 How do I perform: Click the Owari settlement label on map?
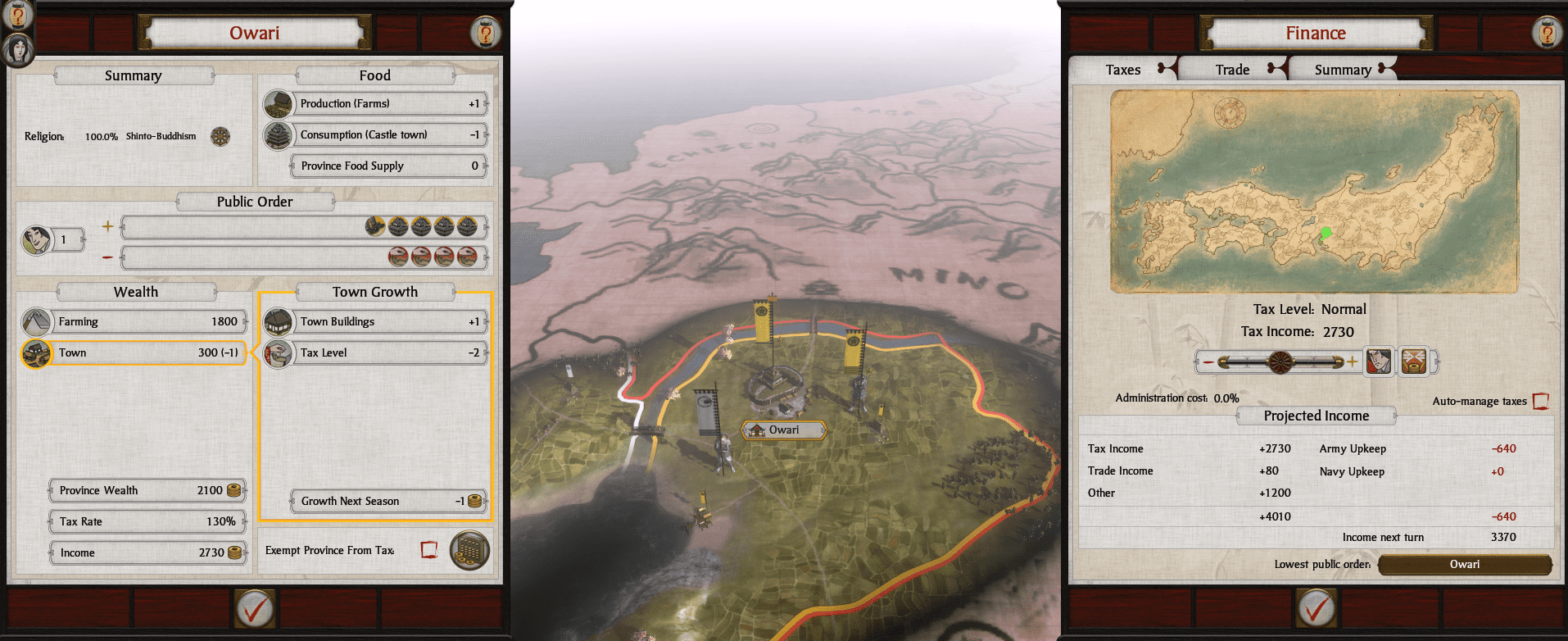(783, 430)
